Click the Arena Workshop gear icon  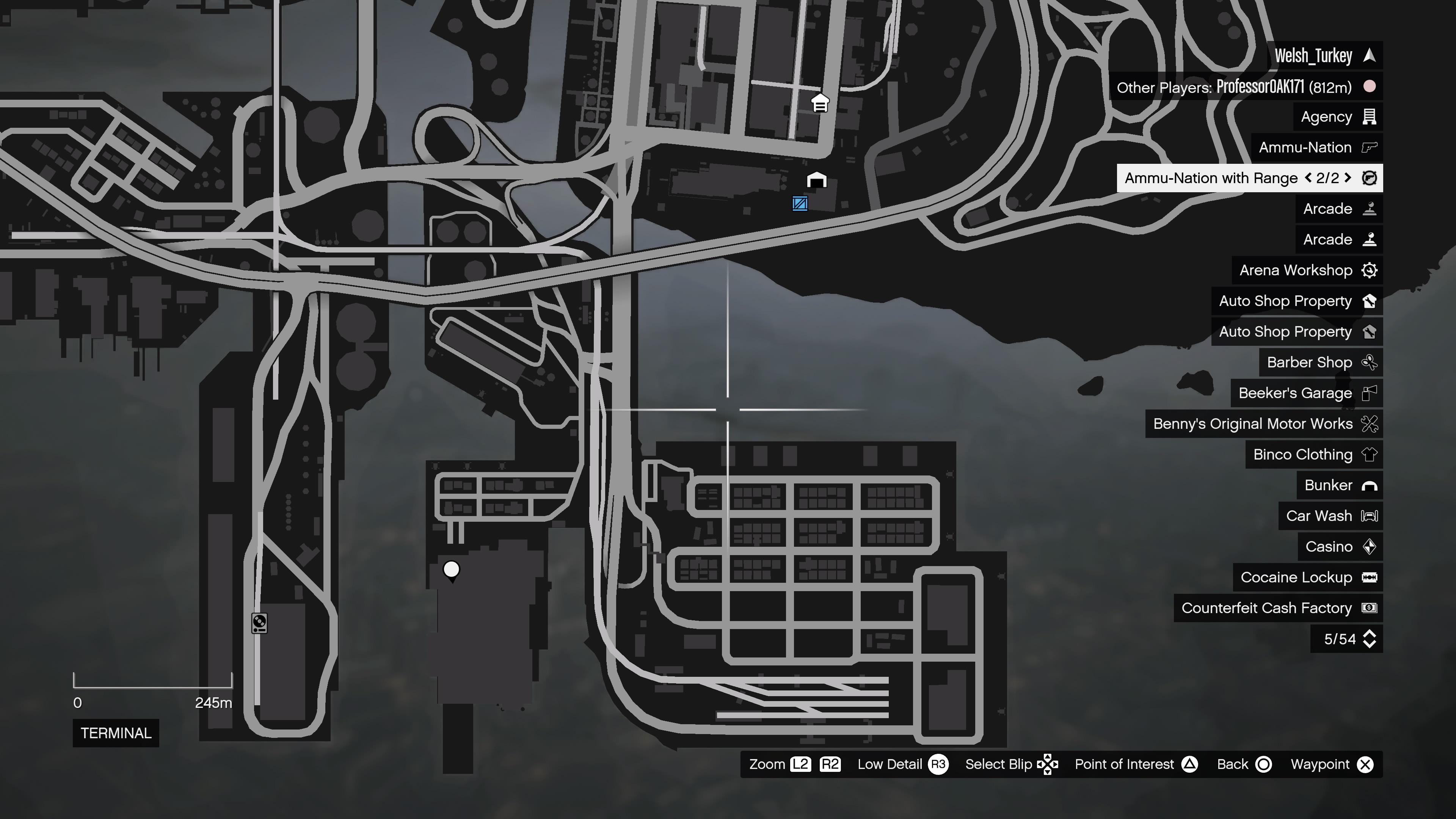point(1370,270)
